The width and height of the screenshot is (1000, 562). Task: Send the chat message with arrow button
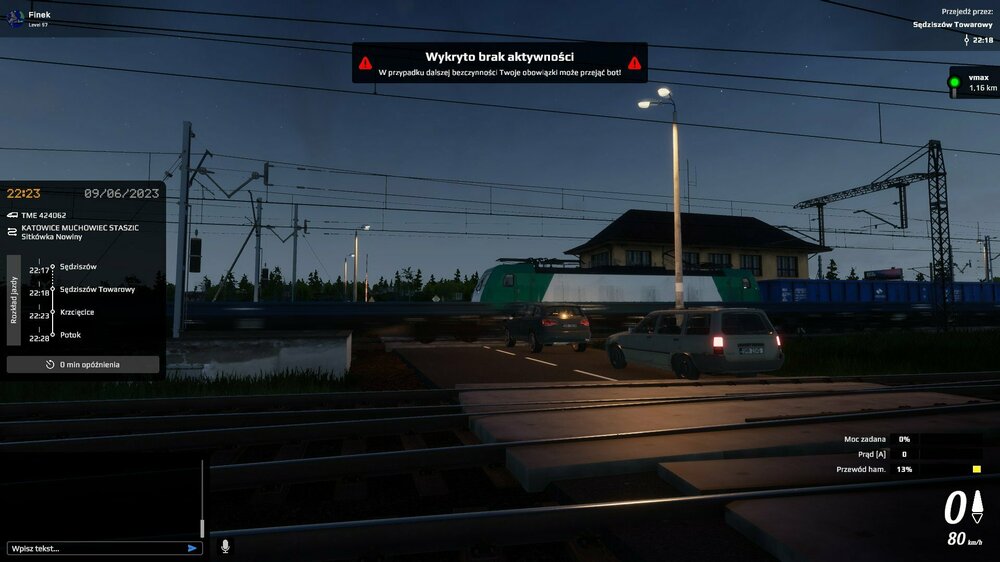192,548
